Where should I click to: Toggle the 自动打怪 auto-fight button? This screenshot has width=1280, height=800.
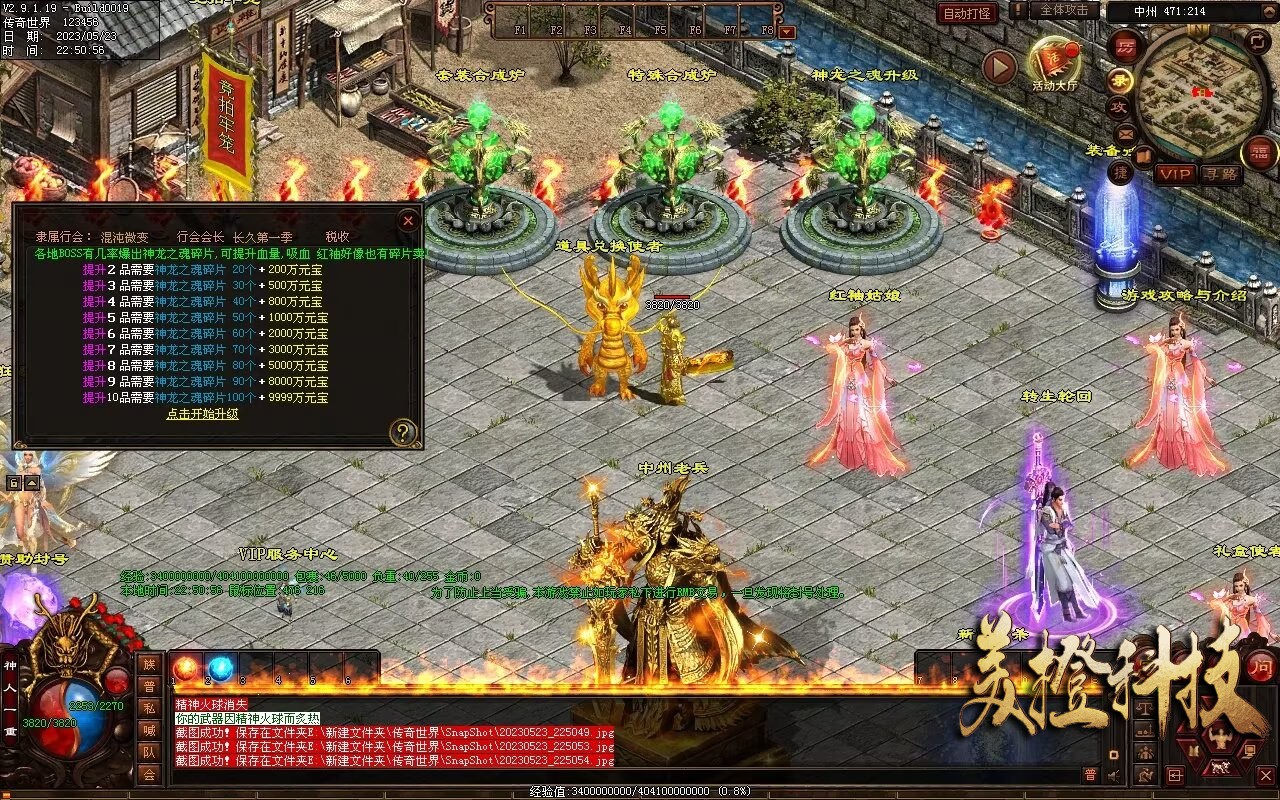point(967,13)
